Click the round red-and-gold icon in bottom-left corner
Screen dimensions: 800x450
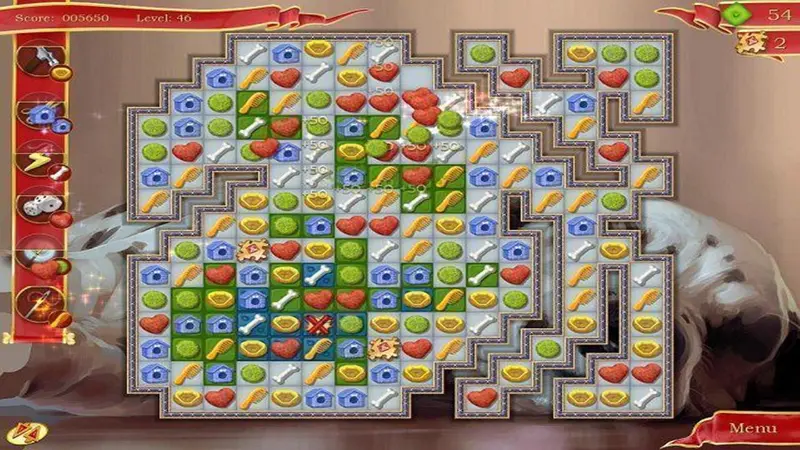pos(20,434)
